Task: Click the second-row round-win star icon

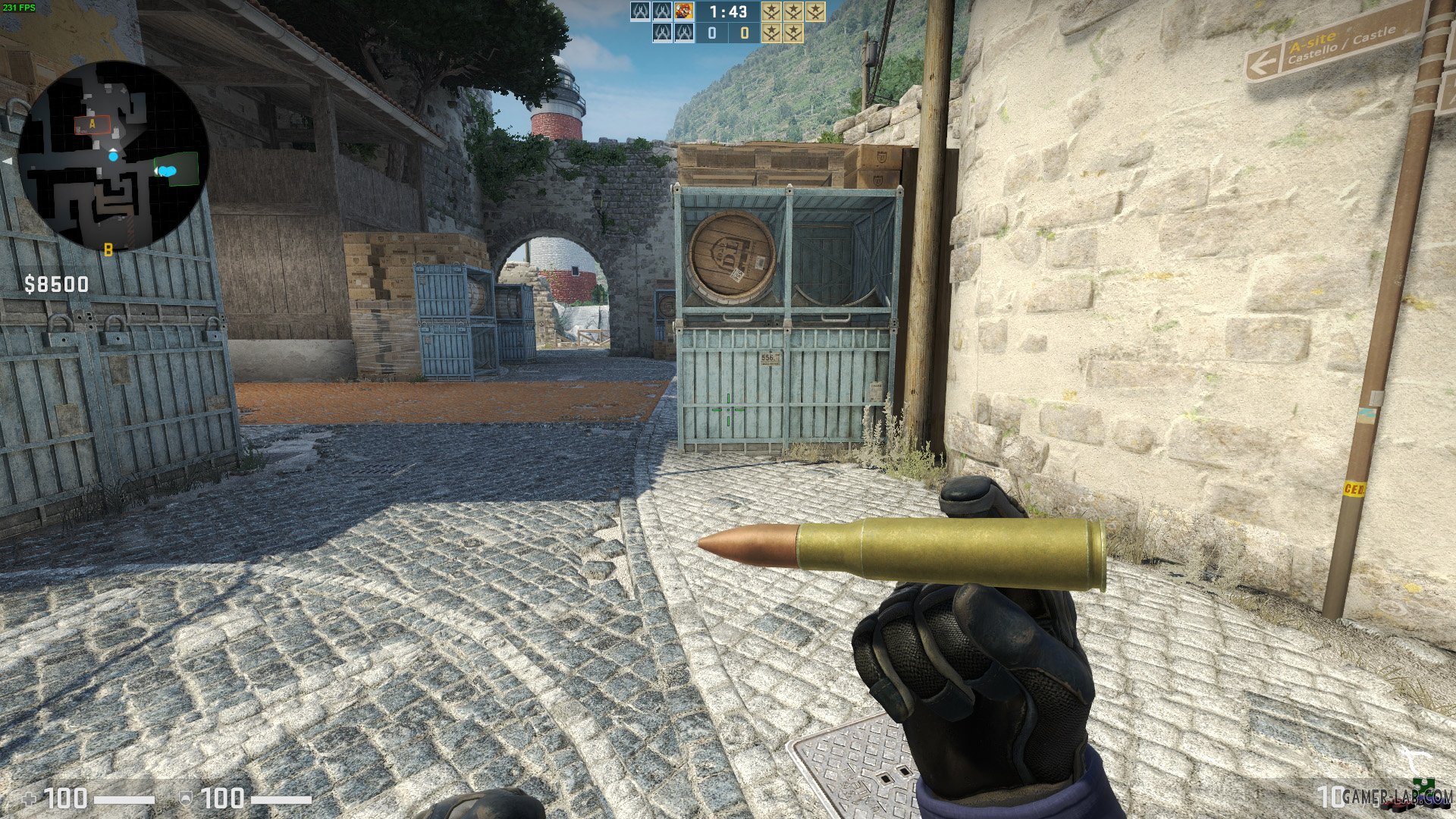Action: tap(771, 33)
